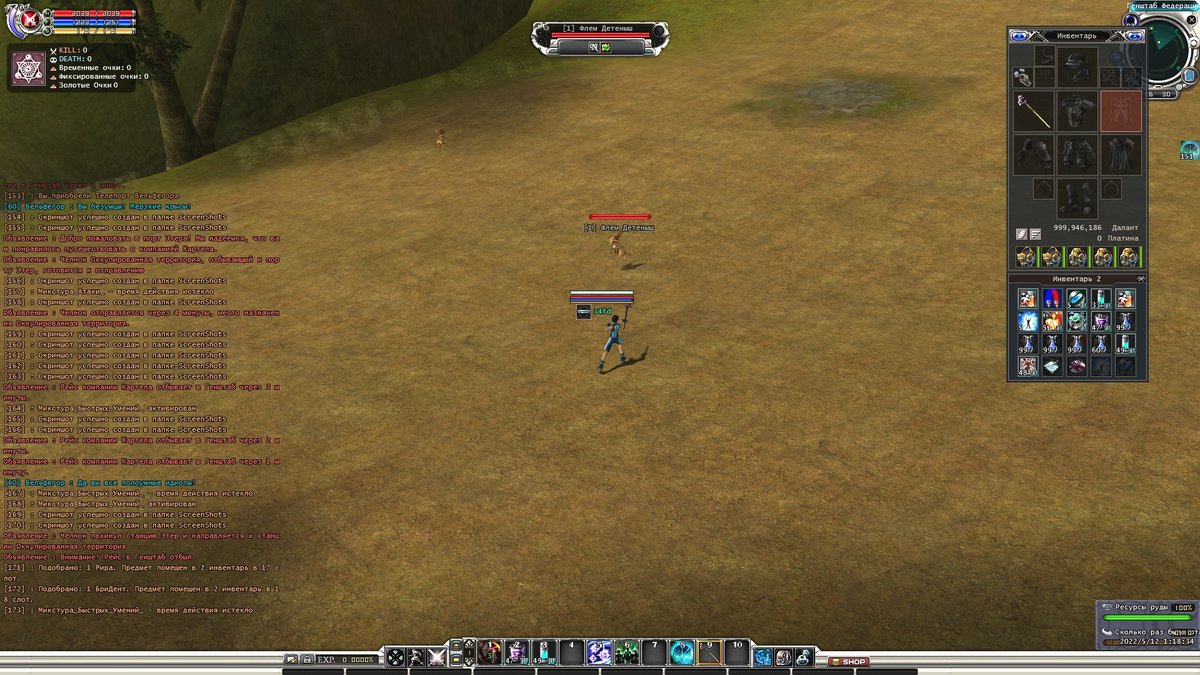Select the highlighted hotbar slot 9
Image resolution: width=1200 pixels, height=675 pixels.
(710, 653)
